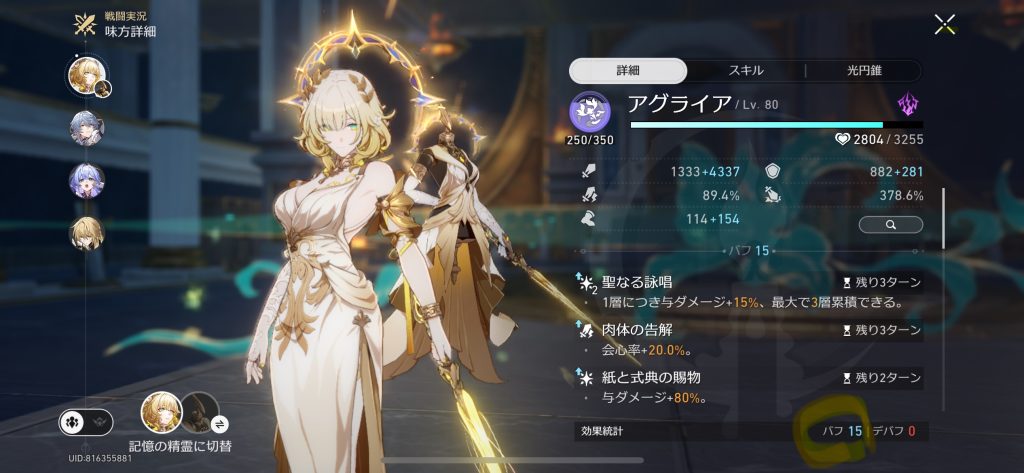Select the 詳細 tab
The height and width of the screenshot is (473, 1024).
pyautogui.click(x=628, y=70)
